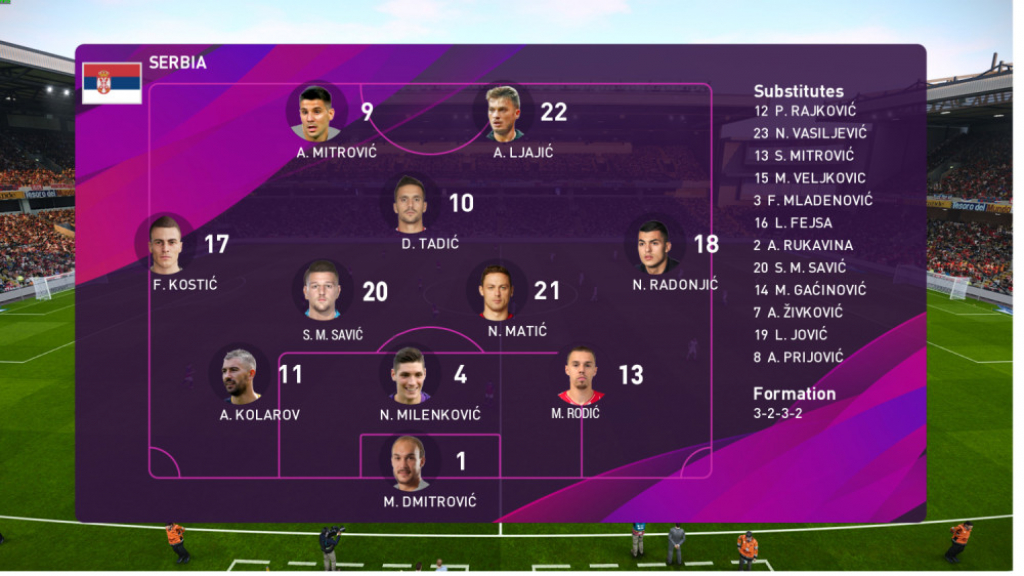Viewport: 1024px width, 576px height.
Task: Pick N. Radonjić's player portrait
Action: [x=653, y=245]
